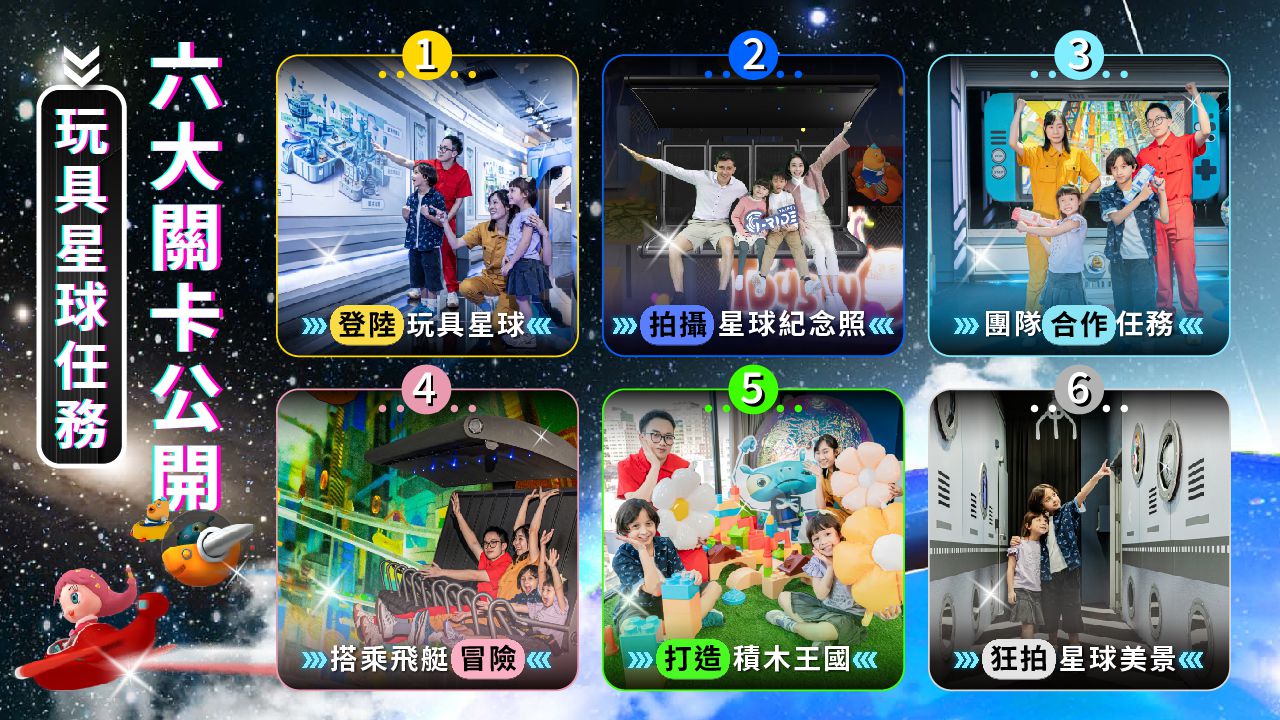Viewport: 1280px width, 720px height.
Task: Pick the 搭乘飛艇冒險 stage card
Action: click(x=427, y=540)
